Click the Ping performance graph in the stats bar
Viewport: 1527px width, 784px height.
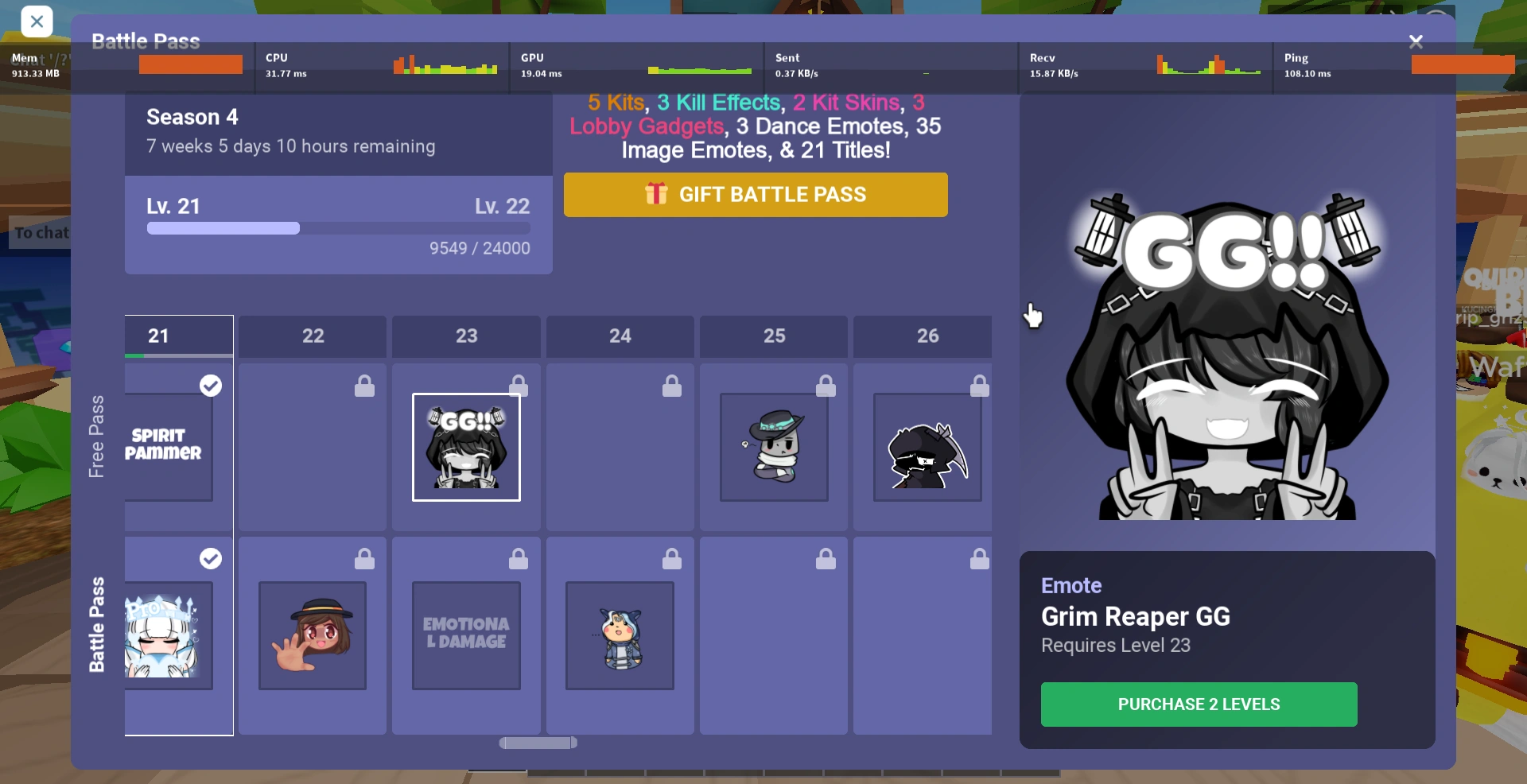pos(1463,65)
